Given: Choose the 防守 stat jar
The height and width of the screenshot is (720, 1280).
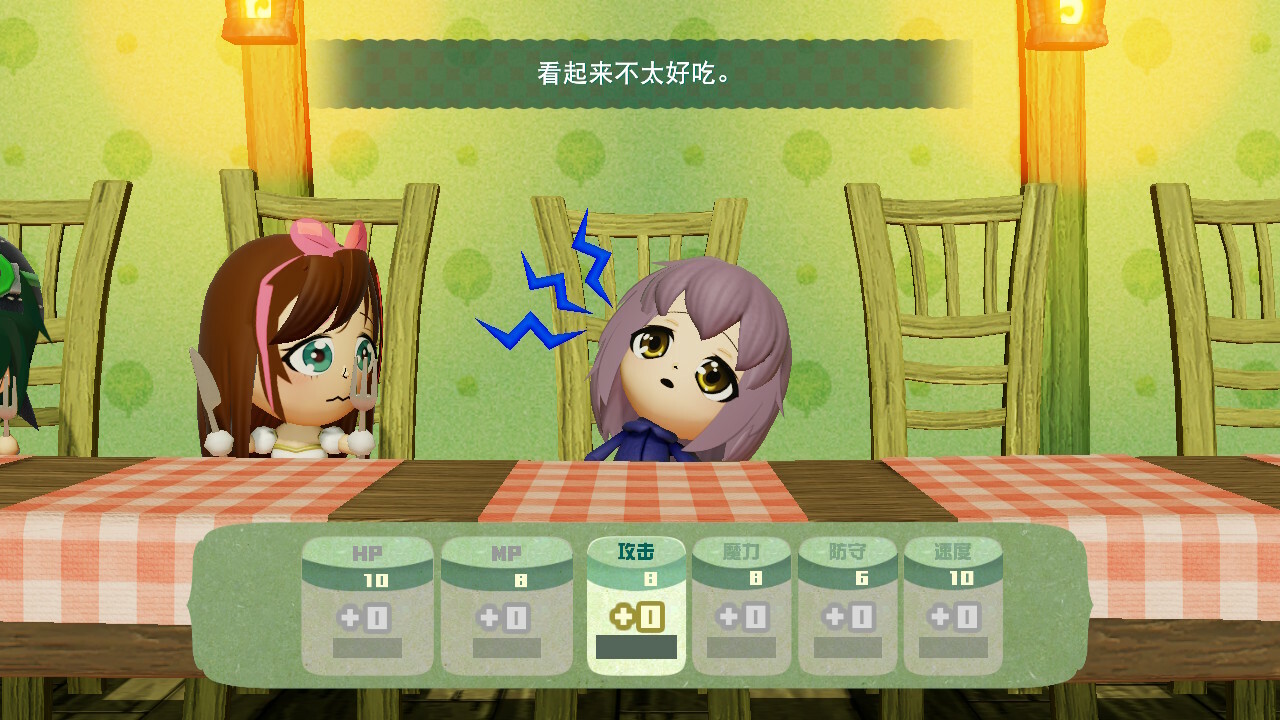Looking at the screenshot, I should tap(847, 605).
